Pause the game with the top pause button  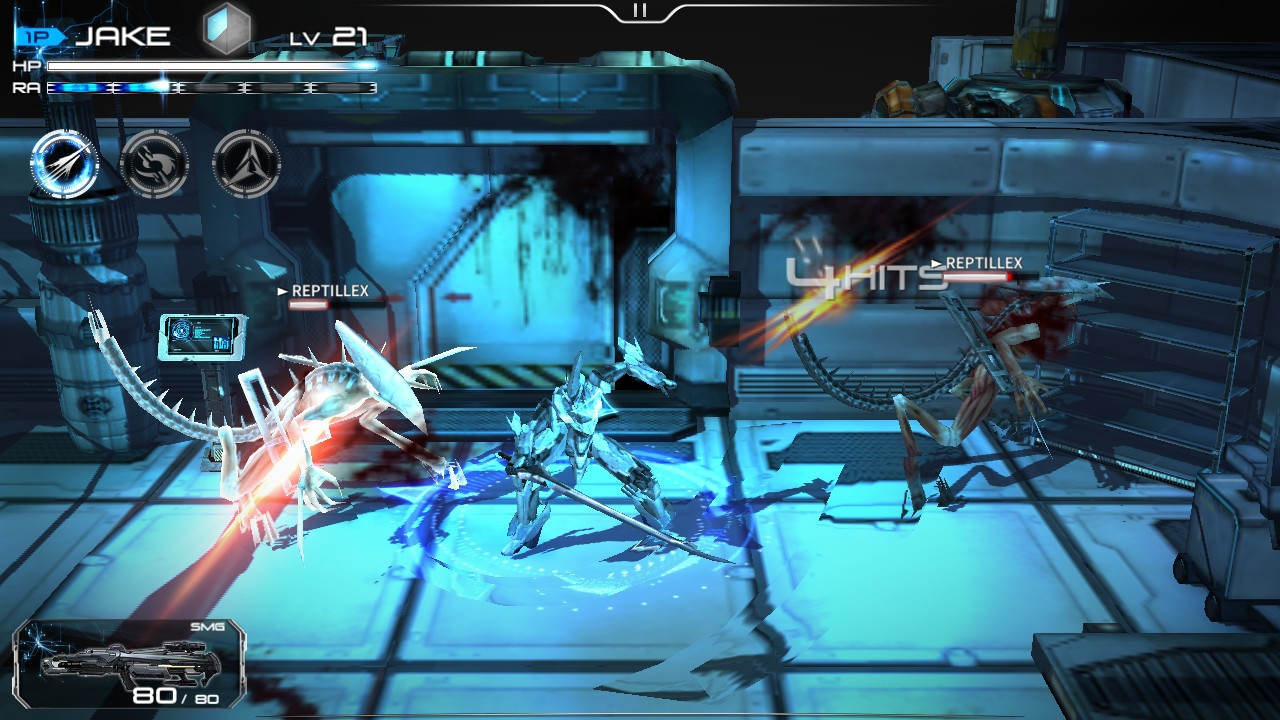click(640, 11)
